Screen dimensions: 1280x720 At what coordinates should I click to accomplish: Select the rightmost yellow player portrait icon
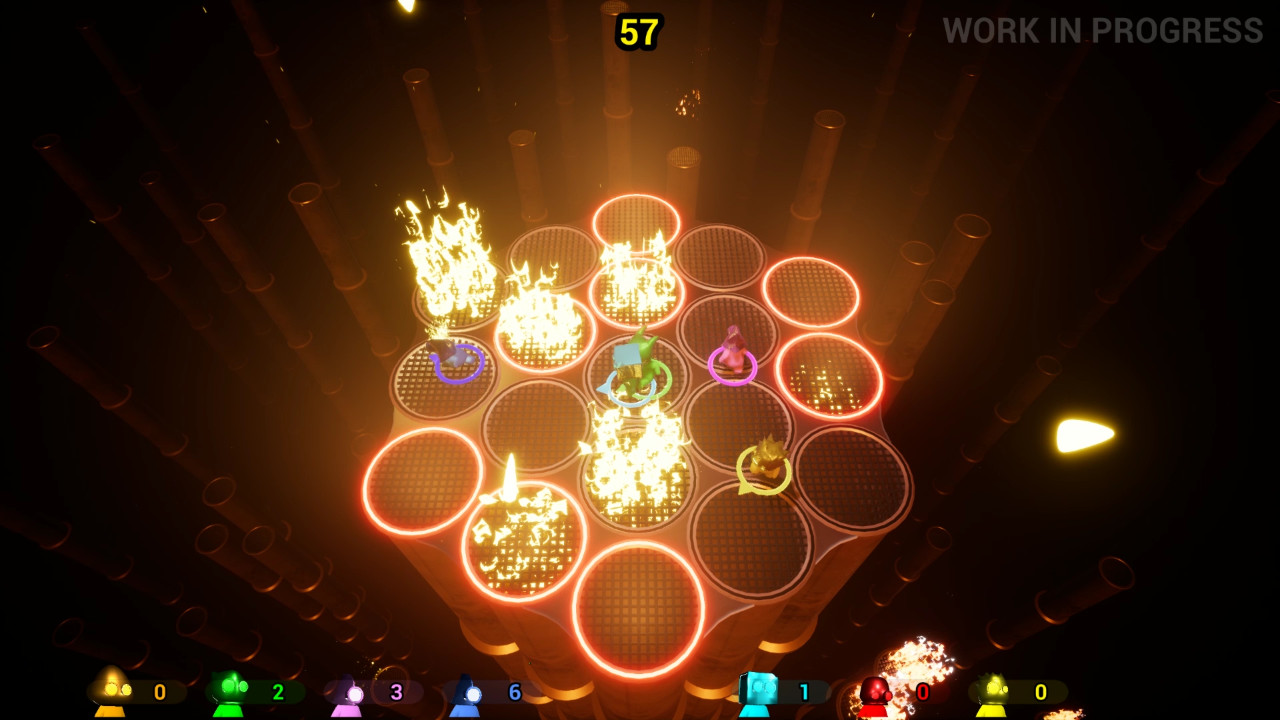994,690
